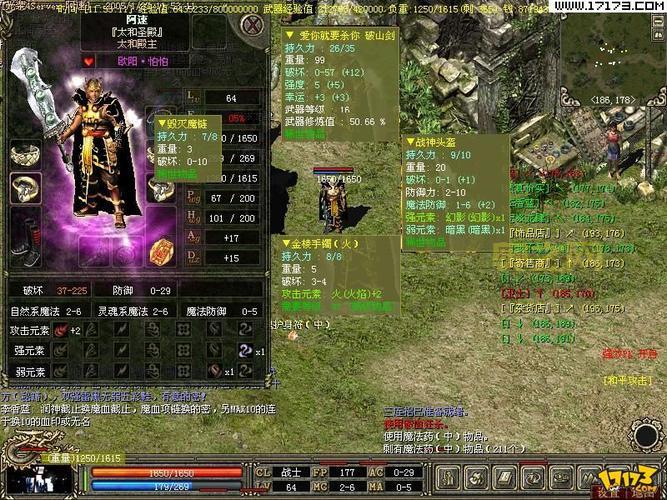
Task: Open the book icon on bottom bar
Action: click(507, 479)
